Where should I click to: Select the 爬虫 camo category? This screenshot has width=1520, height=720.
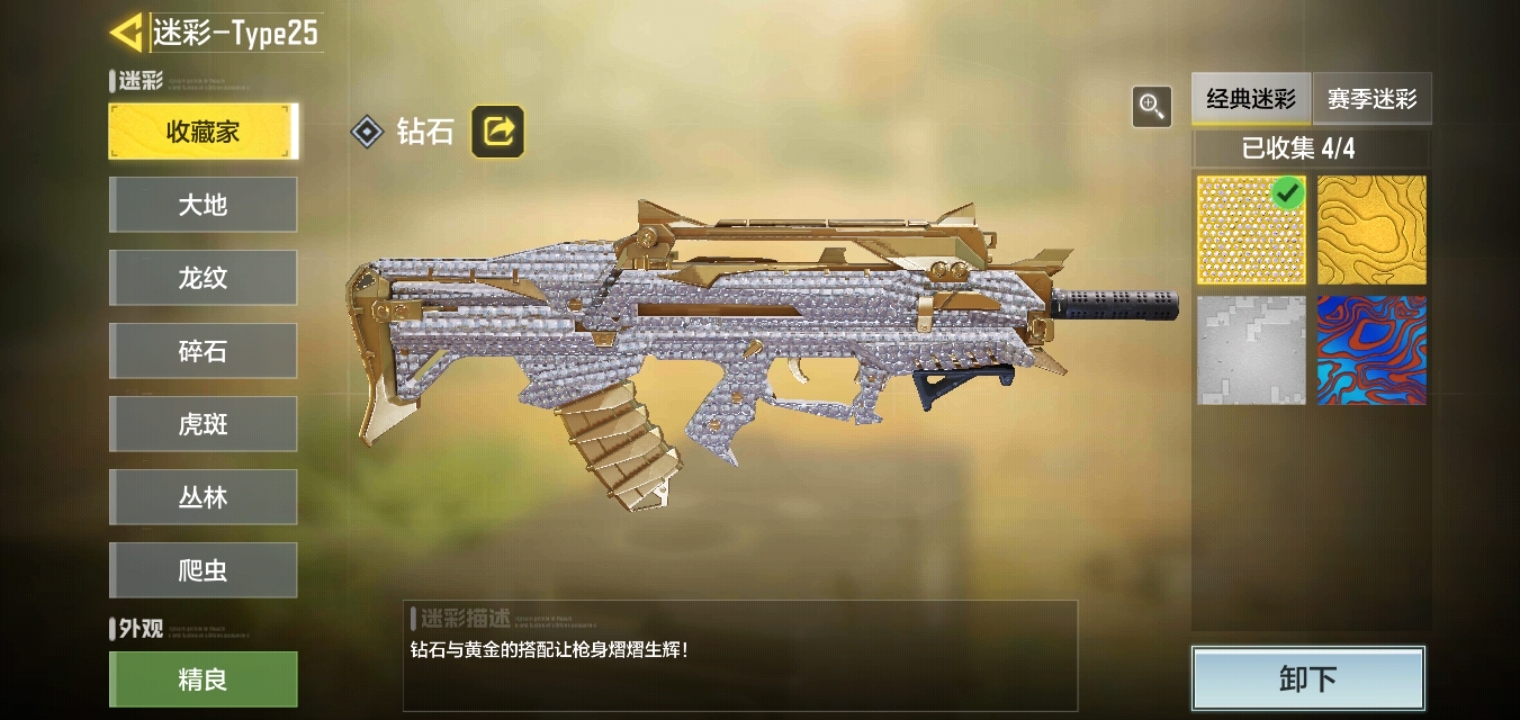tap(203, 570)
